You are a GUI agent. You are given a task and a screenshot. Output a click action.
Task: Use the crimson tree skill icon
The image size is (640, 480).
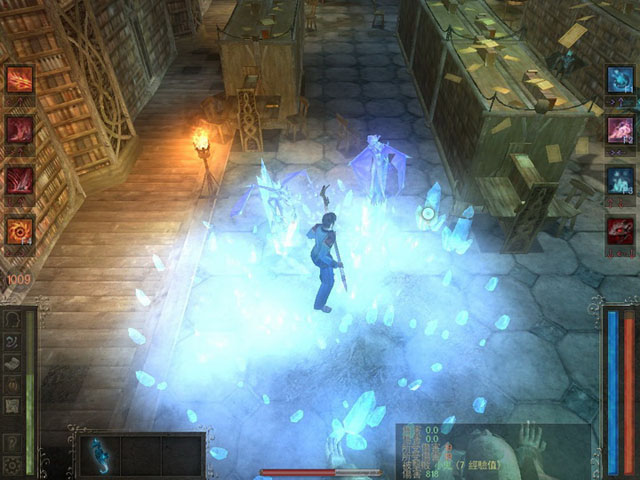[20, 130]
